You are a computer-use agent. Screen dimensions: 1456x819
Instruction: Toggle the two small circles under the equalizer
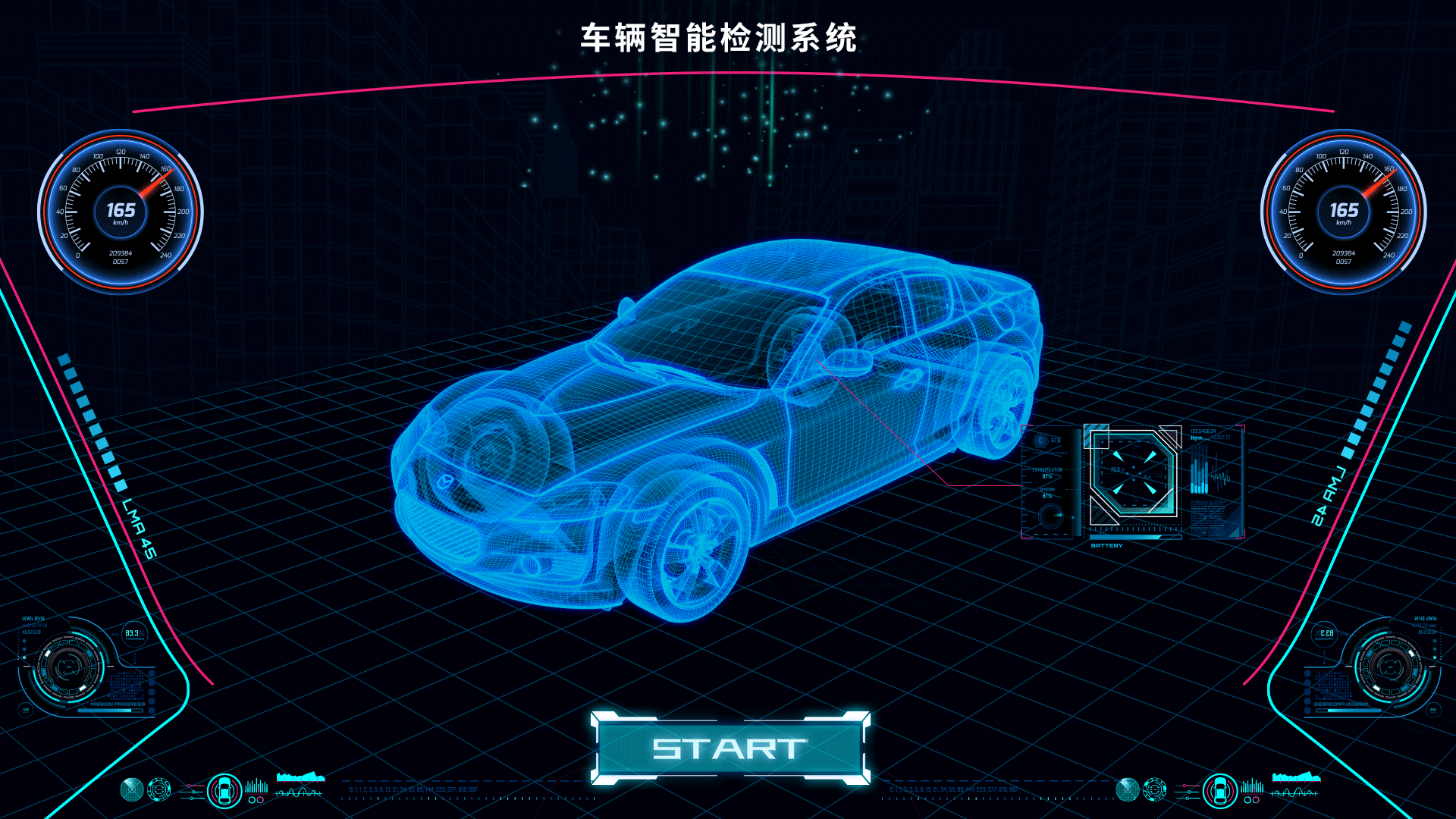(256, 799)
